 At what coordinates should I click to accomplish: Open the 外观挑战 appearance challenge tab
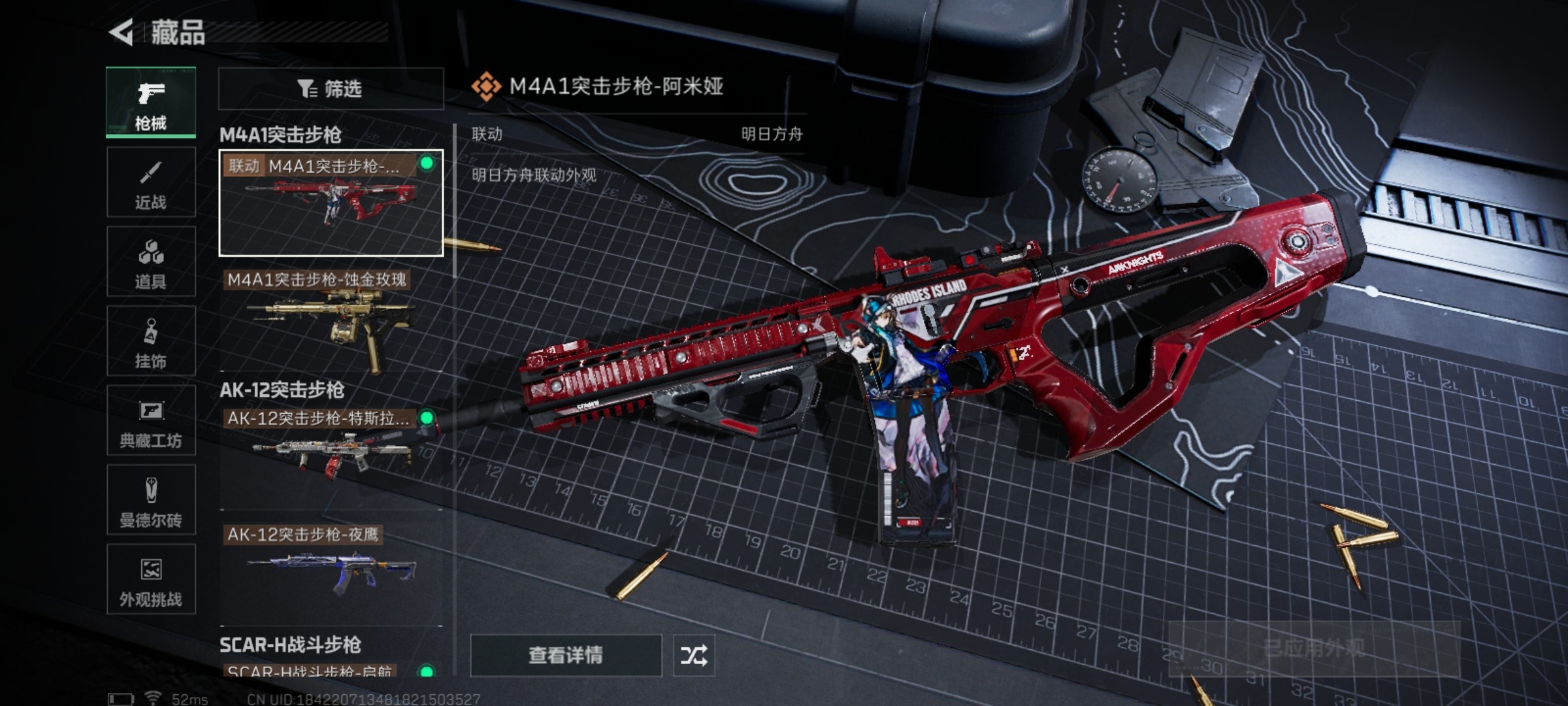tap(151, 579)
